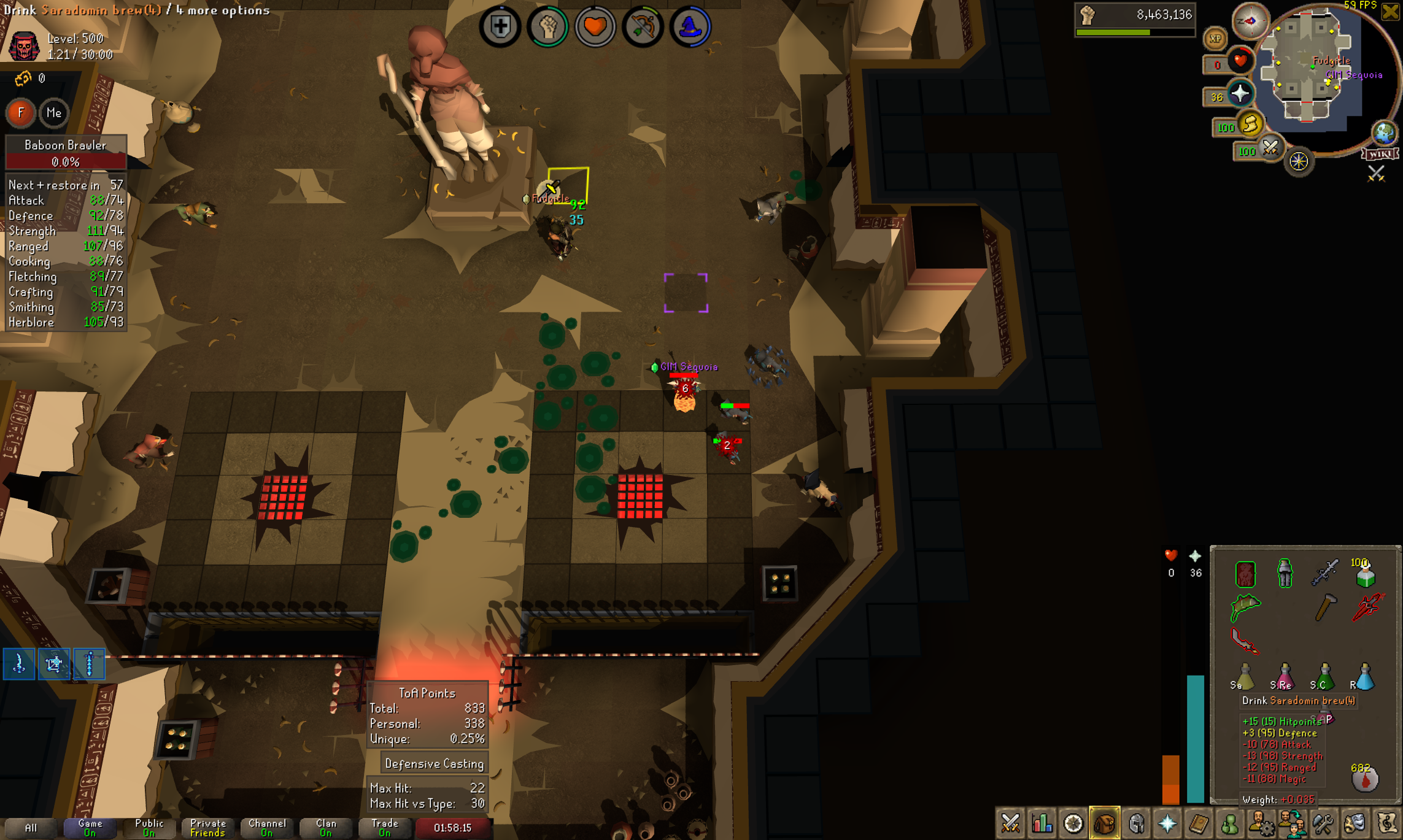Switch to the Worn Equipment tab

click(1136, 823)
